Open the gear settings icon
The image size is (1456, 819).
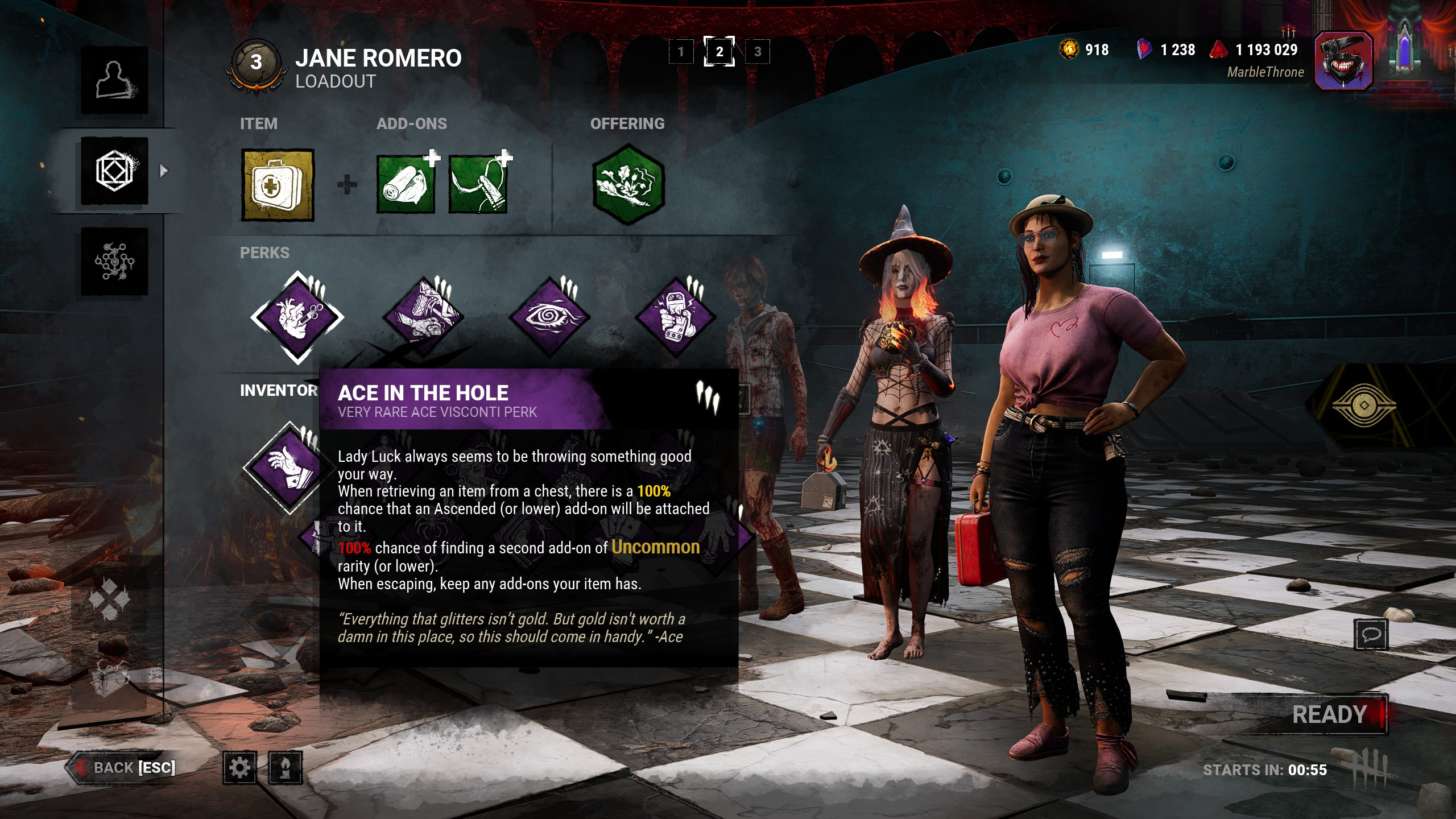point(239,768)
